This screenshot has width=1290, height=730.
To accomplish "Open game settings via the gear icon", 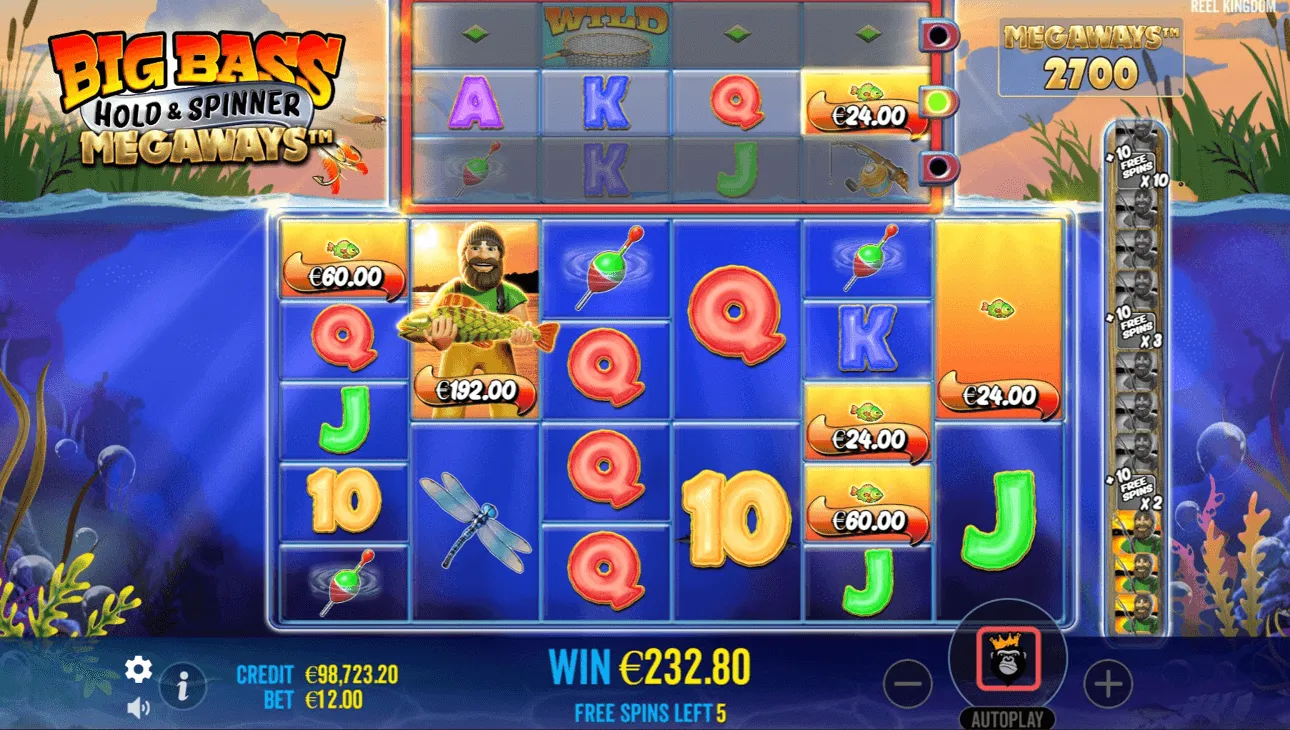I will pyautogui.click(x=139, y=668).
